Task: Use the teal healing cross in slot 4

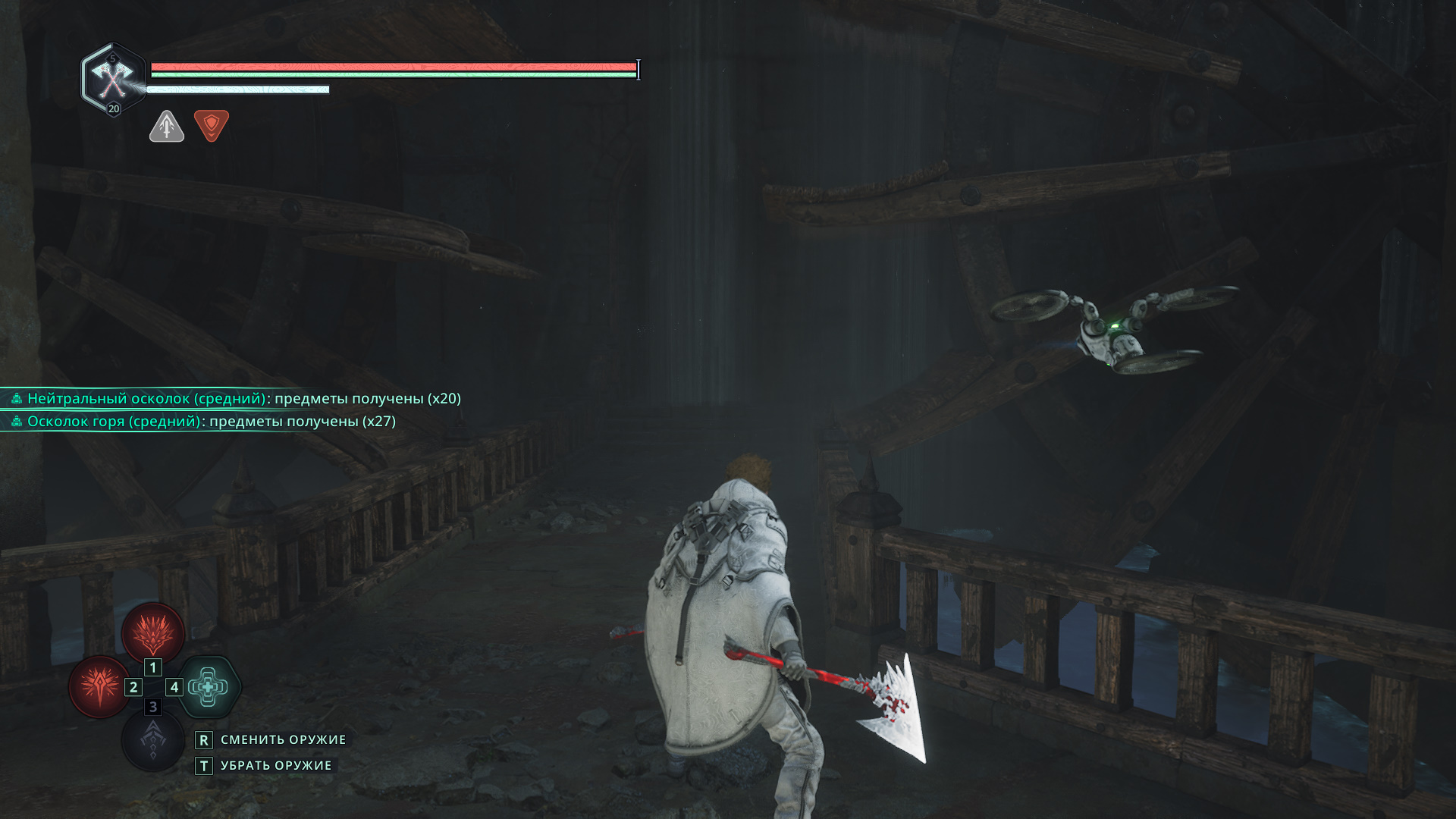Action: [209, 687]
